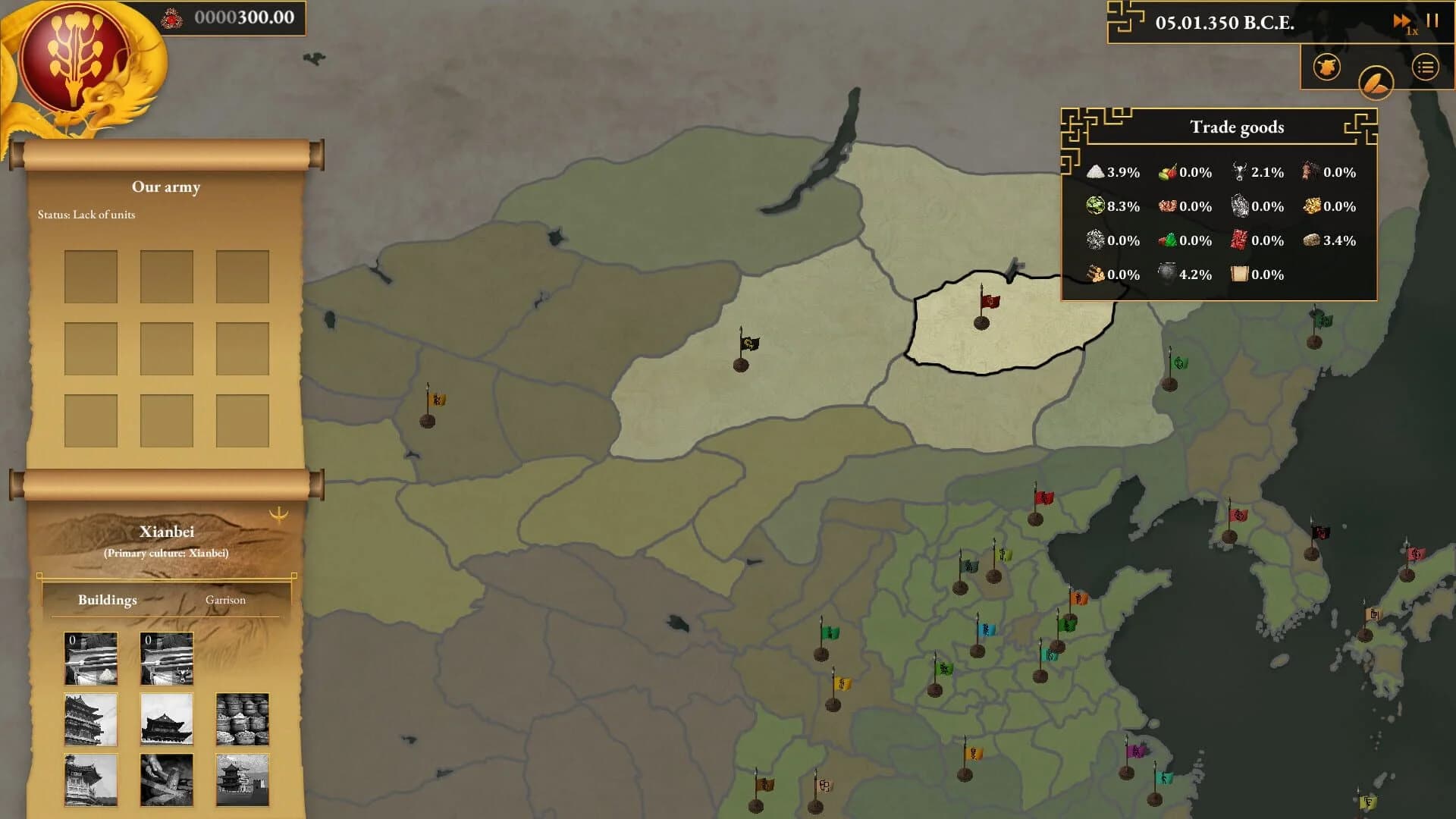This screenshot has width=1456, height=819.
Task: Select the paper scroll good showing 0.0%
Action: coord(1241,275)
